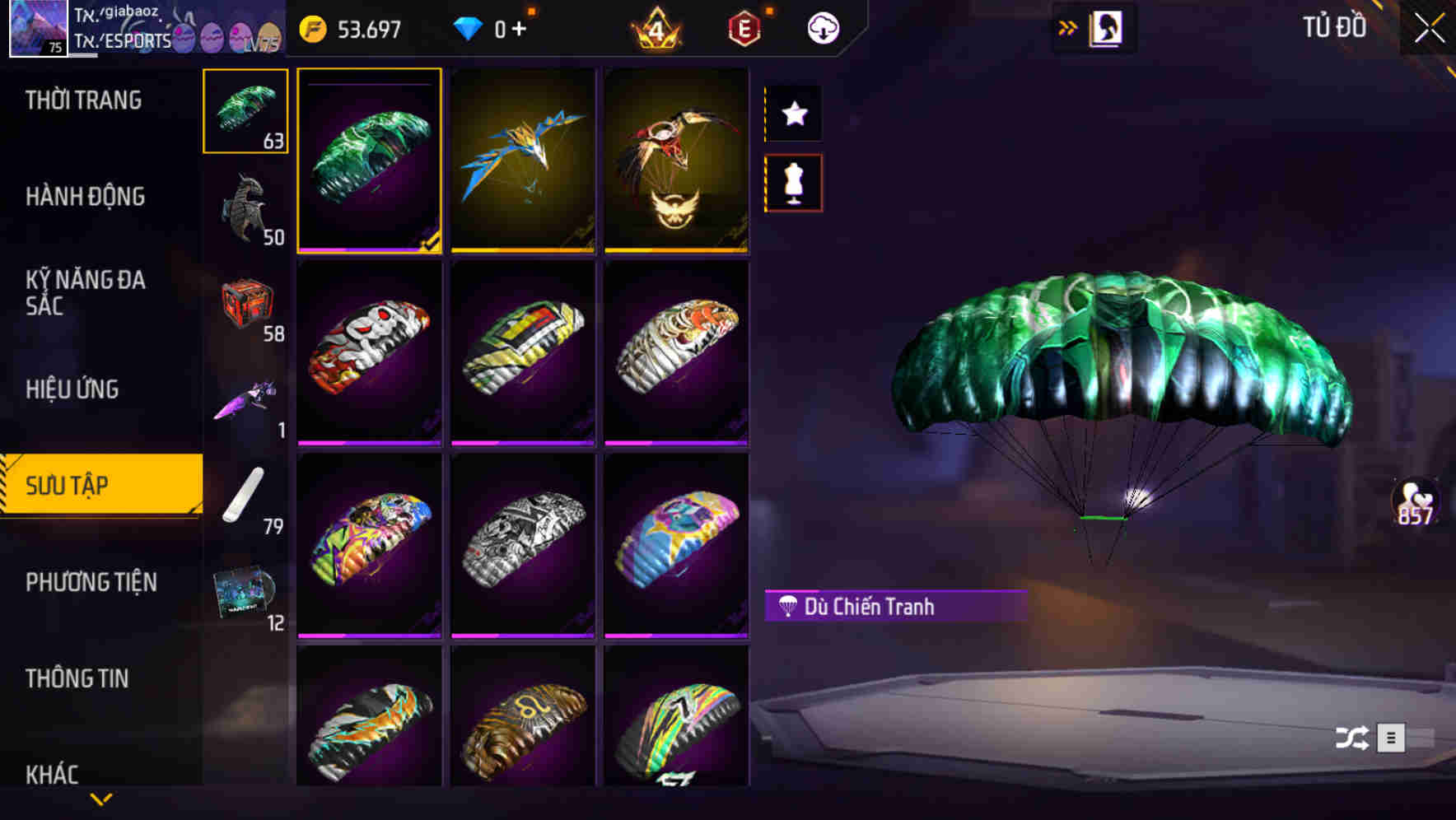Select the parachute category showing 63 items
The width and height of the screenshot is (1456, 820).
(x=245, y=111)
